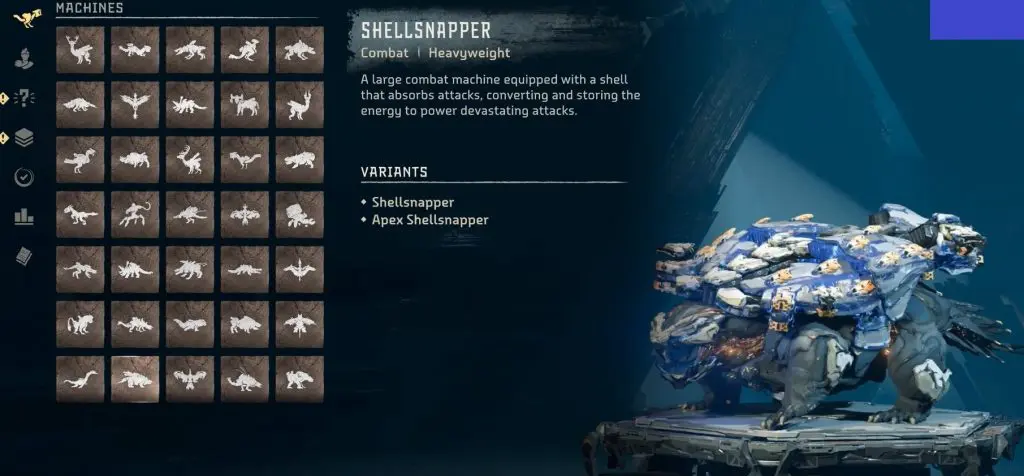Select the highlighted Shellsnapper turtle tile
Image resolution: width=1024 pixels, height=476 pixels.
tap(135, 379)
